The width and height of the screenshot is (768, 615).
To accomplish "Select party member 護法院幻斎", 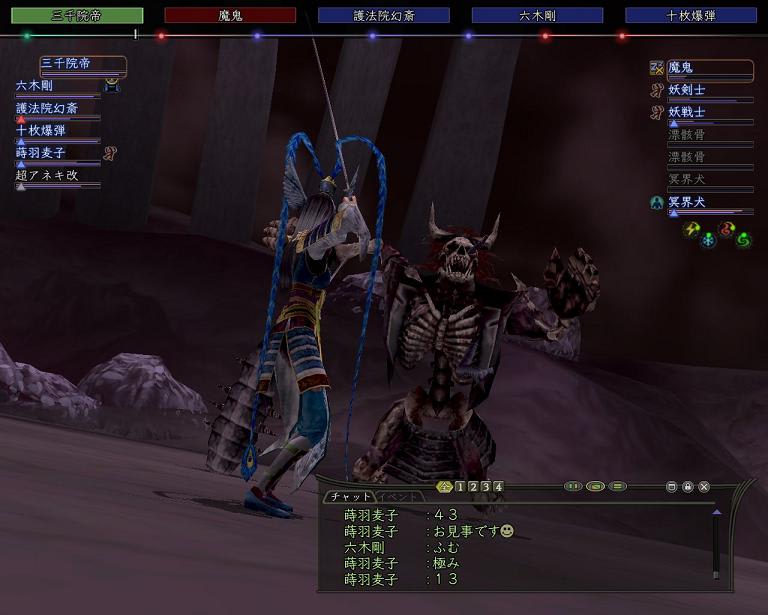I will (x=46, y=108).
